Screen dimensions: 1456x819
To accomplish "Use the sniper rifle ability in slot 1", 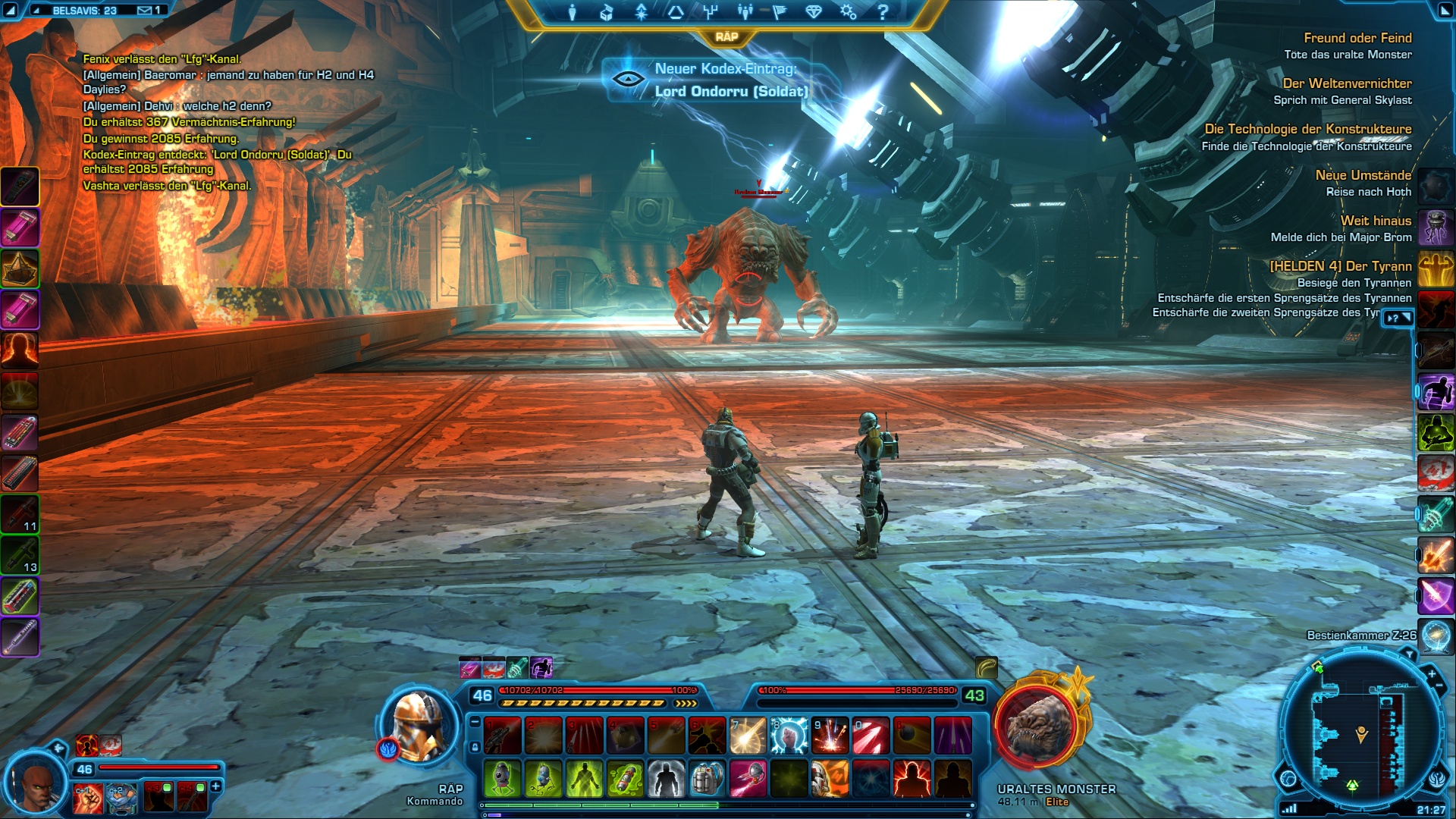I will 502,736.
